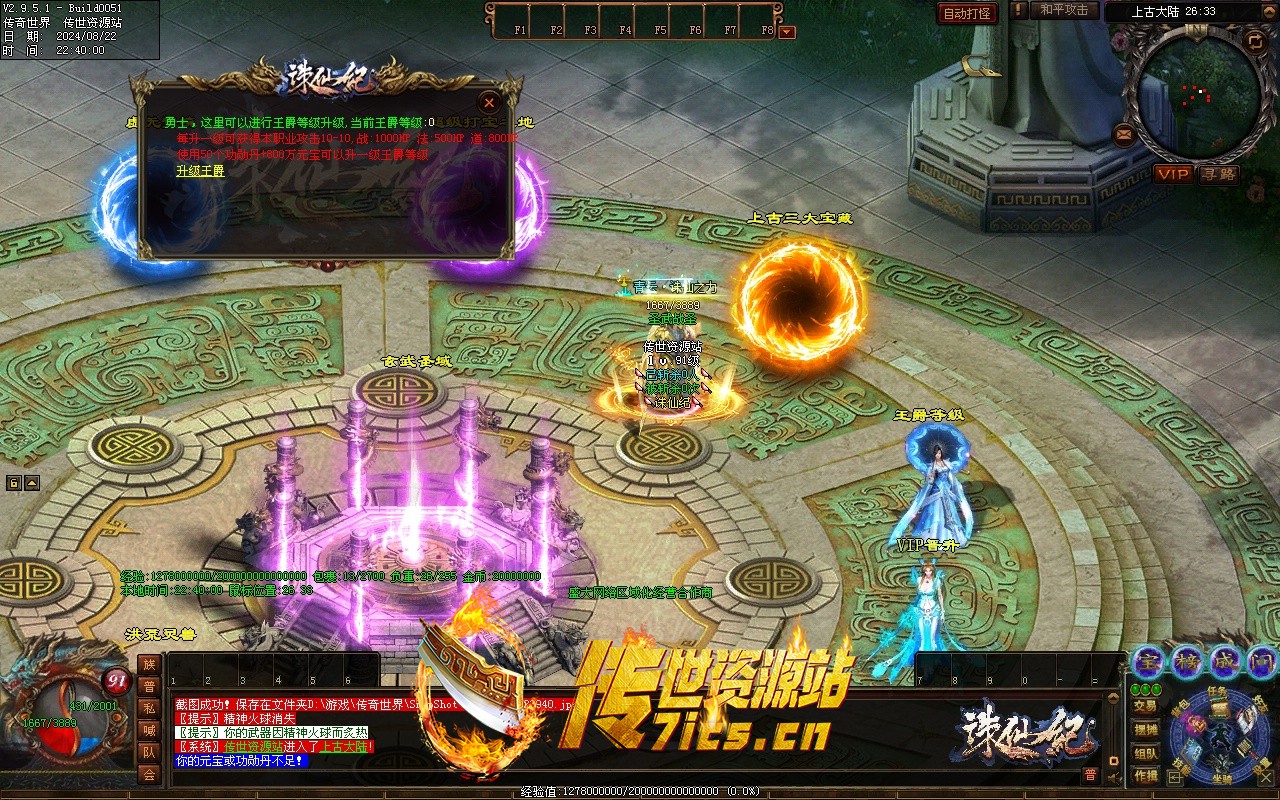Choose the 升级王爵 dialogue option
The image size is (1280, 800).
200,171
